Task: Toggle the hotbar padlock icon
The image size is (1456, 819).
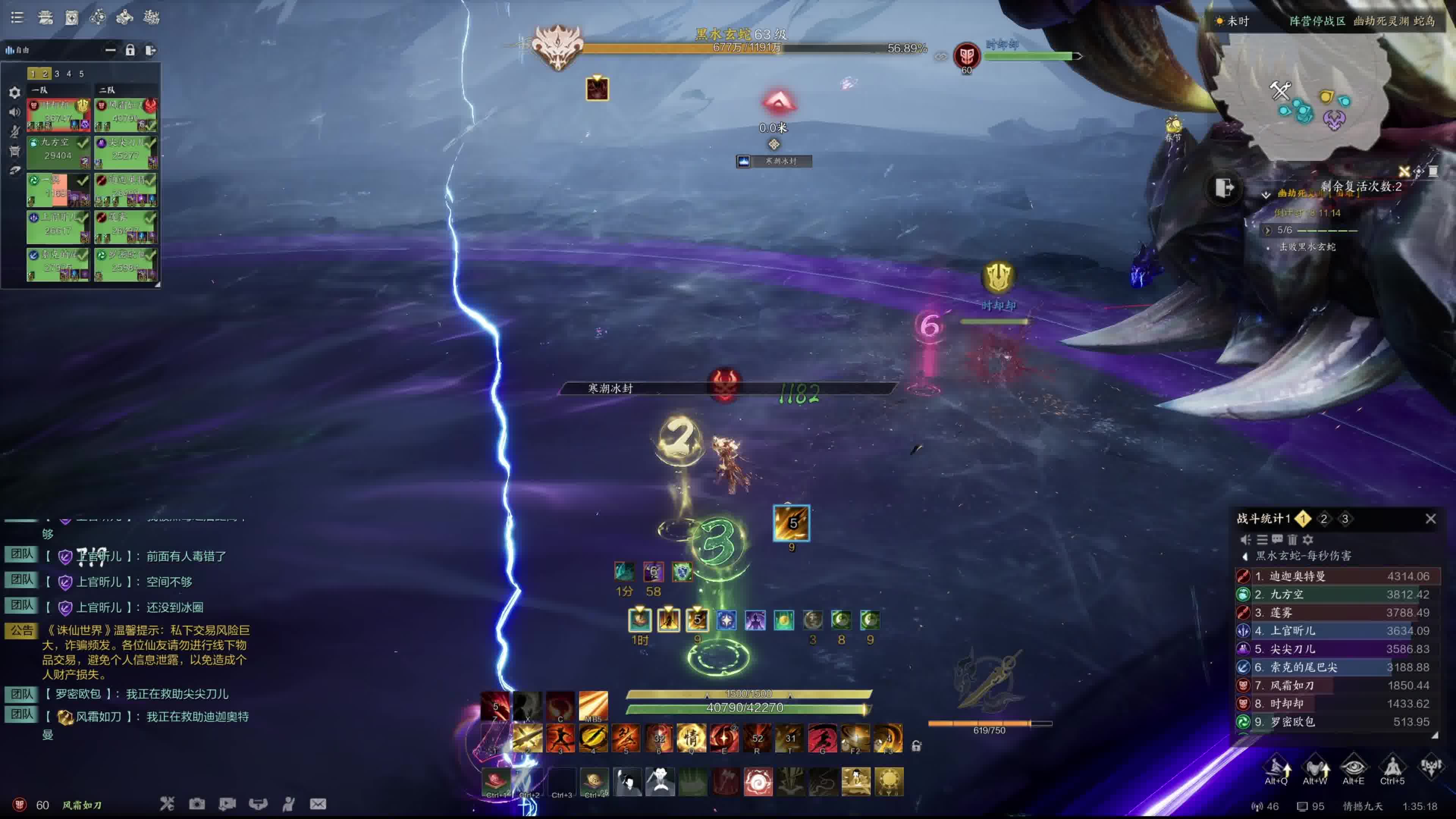Action: point(916,746)
